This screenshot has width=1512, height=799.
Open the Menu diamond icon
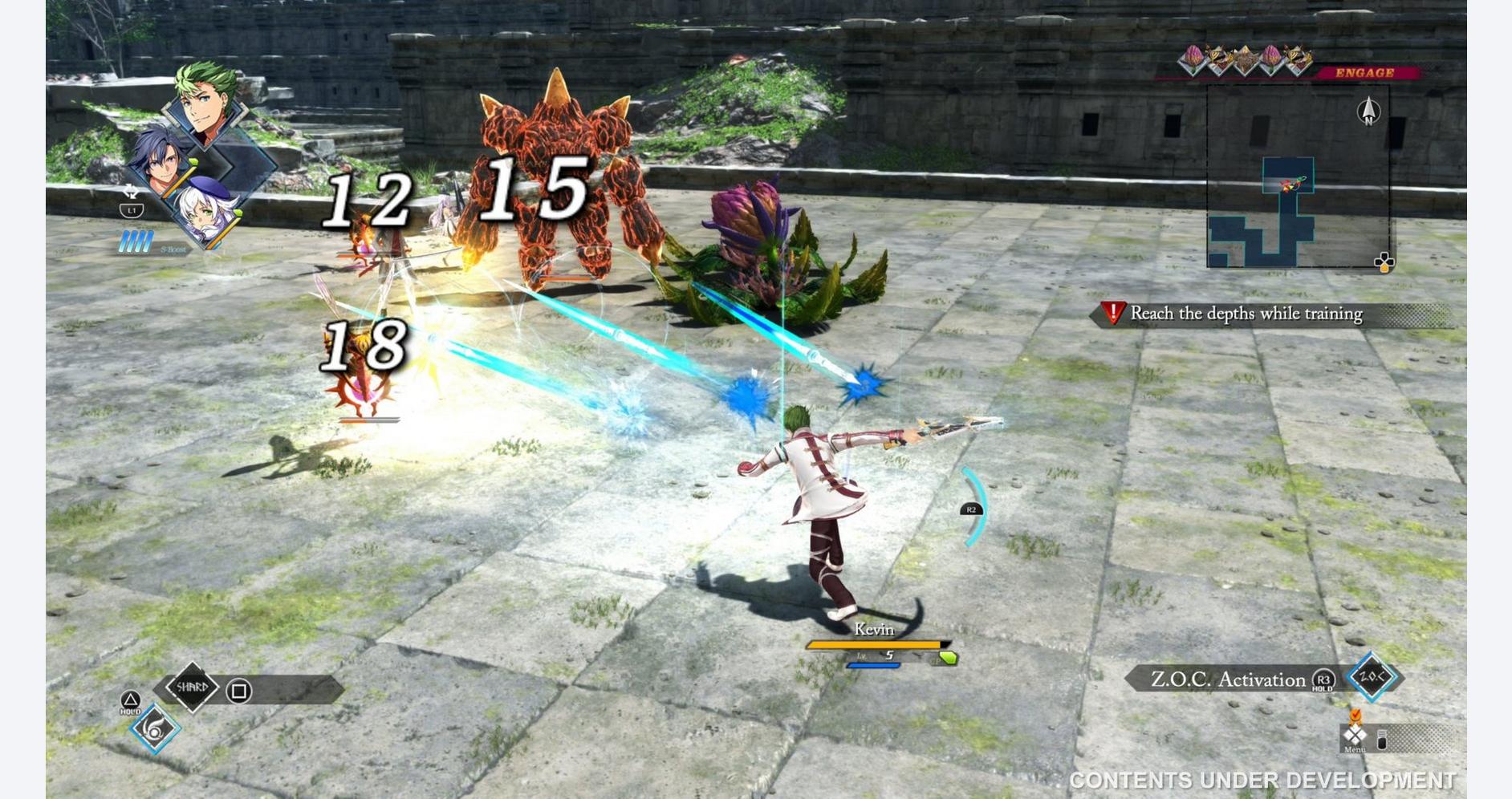pos(1355,736)
